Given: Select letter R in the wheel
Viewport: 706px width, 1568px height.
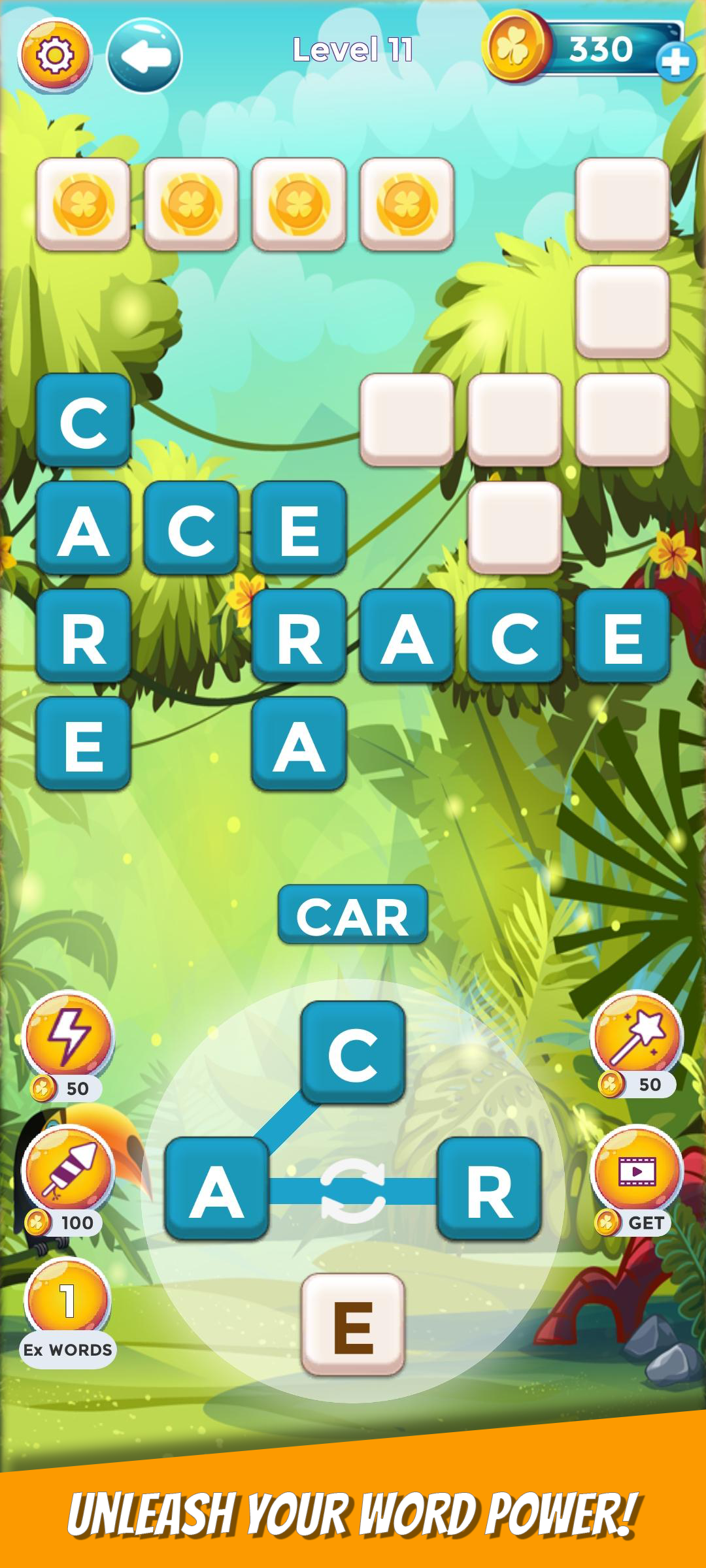Looking at the screenshot, I should (489, 1189).
